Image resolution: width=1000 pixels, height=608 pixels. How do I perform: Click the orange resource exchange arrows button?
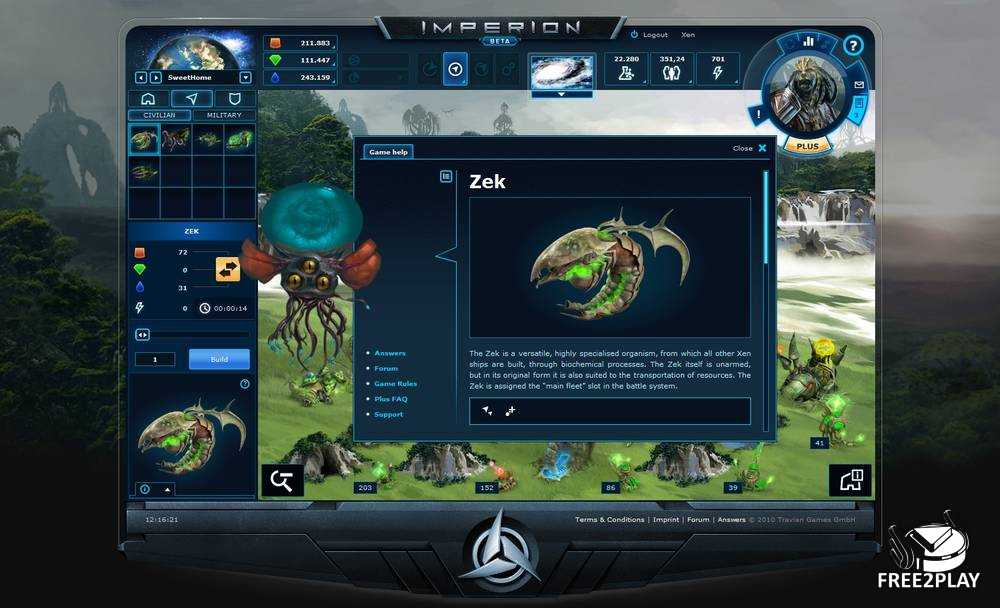coord(228,269)
